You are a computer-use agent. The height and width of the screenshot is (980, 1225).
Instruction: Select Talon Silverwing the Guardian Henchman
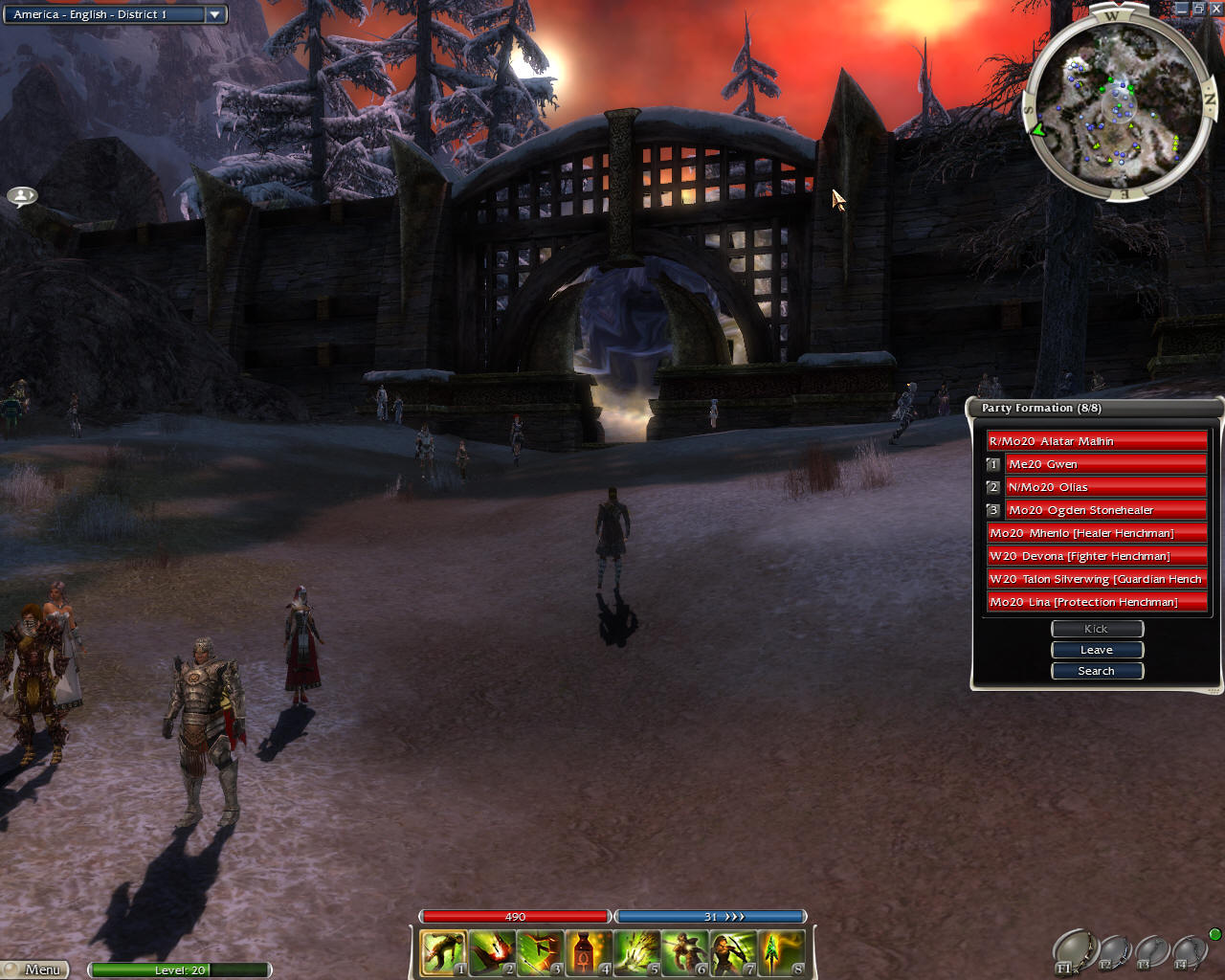click(x=1097, y=579)
